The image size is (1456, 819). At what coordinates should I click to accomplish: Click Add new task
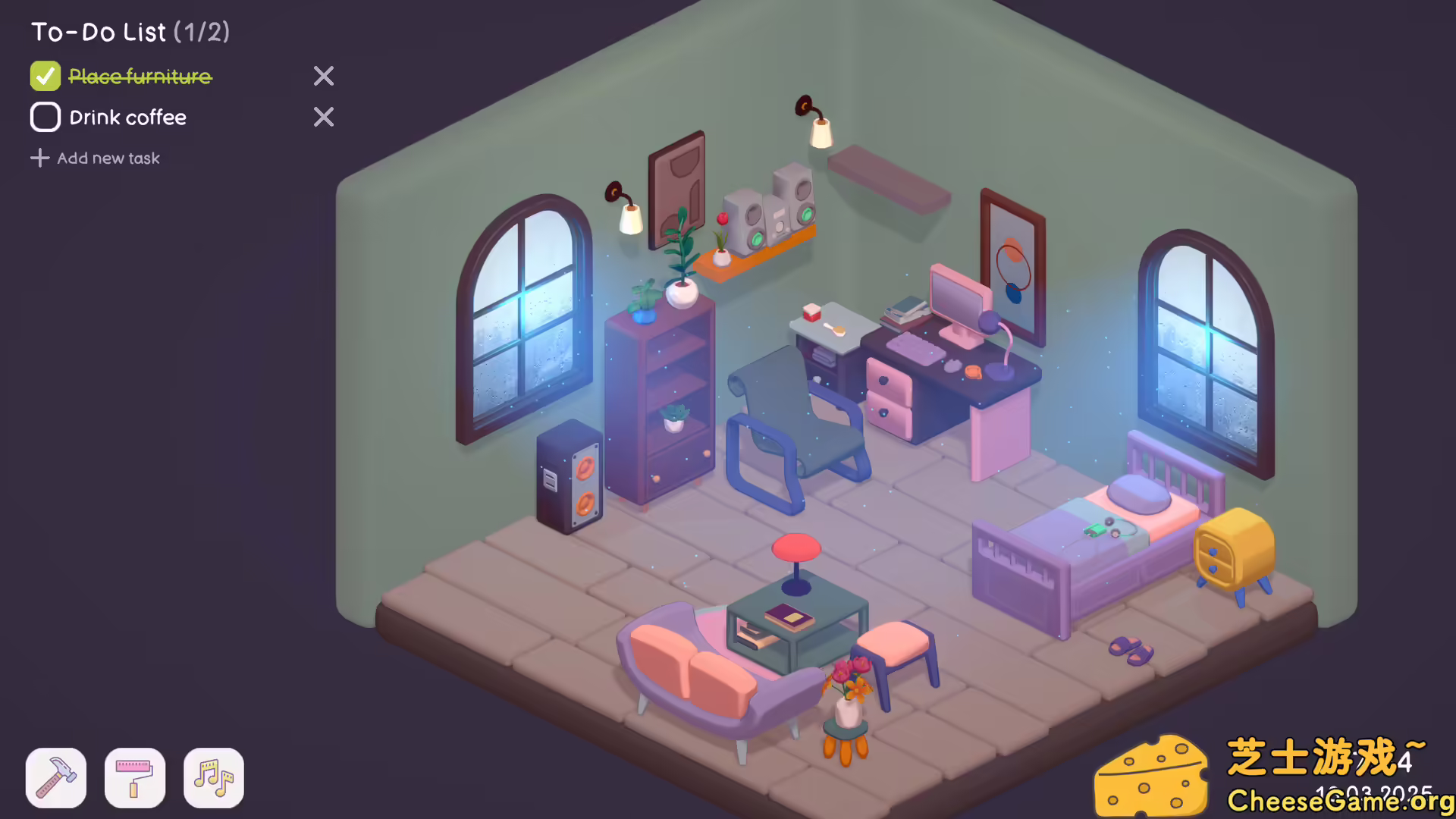(x=108, y=158)
